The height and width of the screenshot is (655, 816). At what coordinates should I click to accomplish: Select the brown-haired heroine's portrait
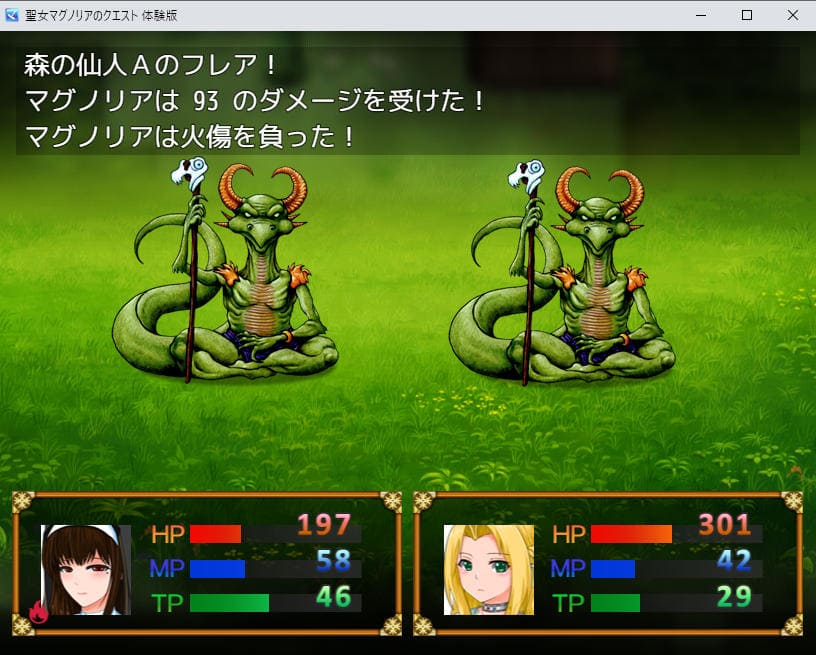86,569
